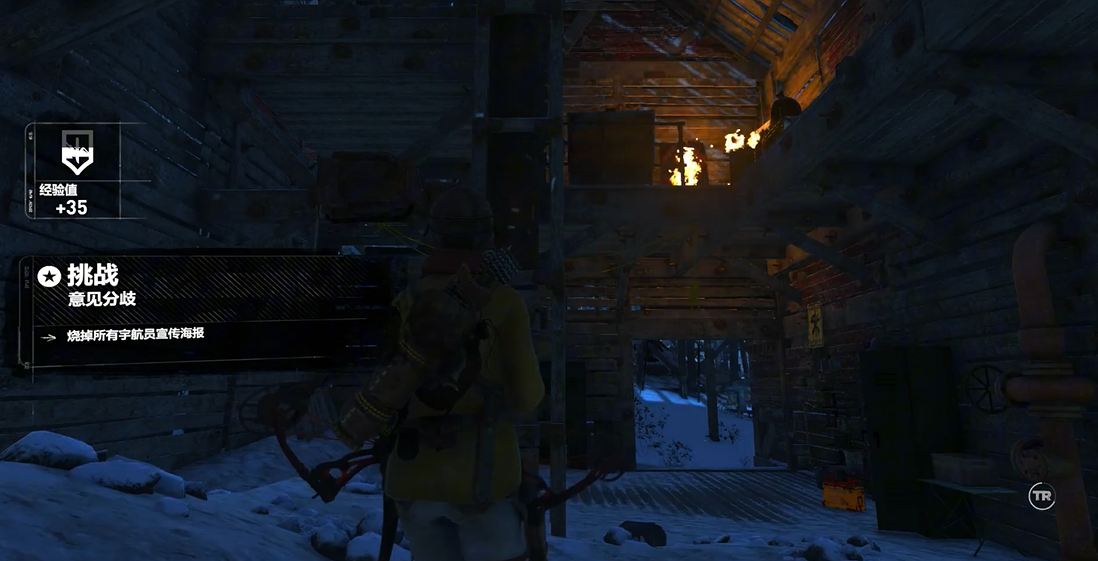Click the TR logo badge

click(x=1042, y=497)
